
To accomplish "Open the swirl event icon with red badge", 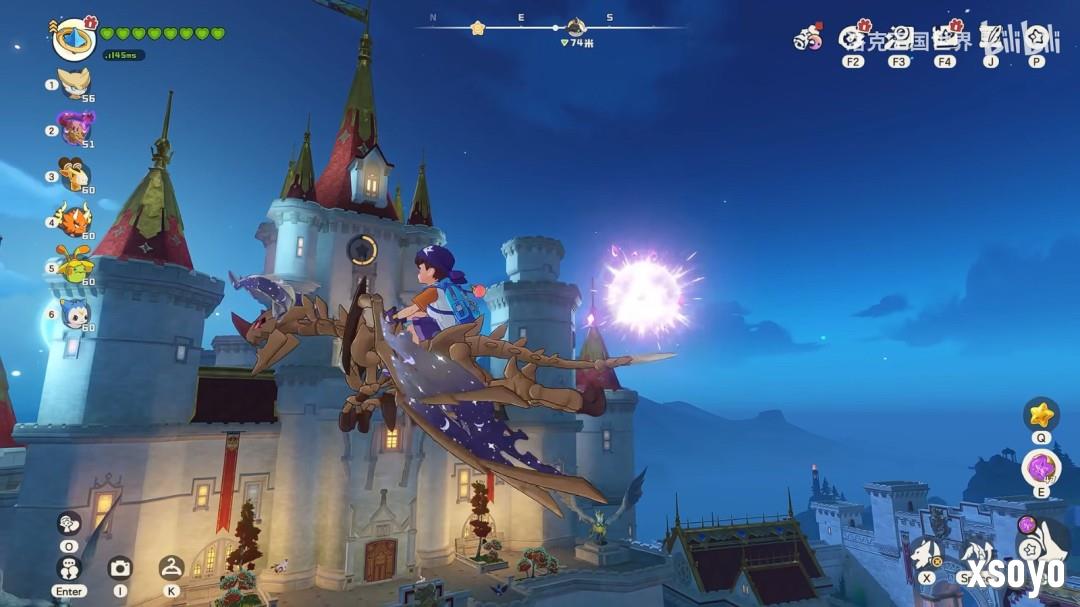I will click(806, 39).
